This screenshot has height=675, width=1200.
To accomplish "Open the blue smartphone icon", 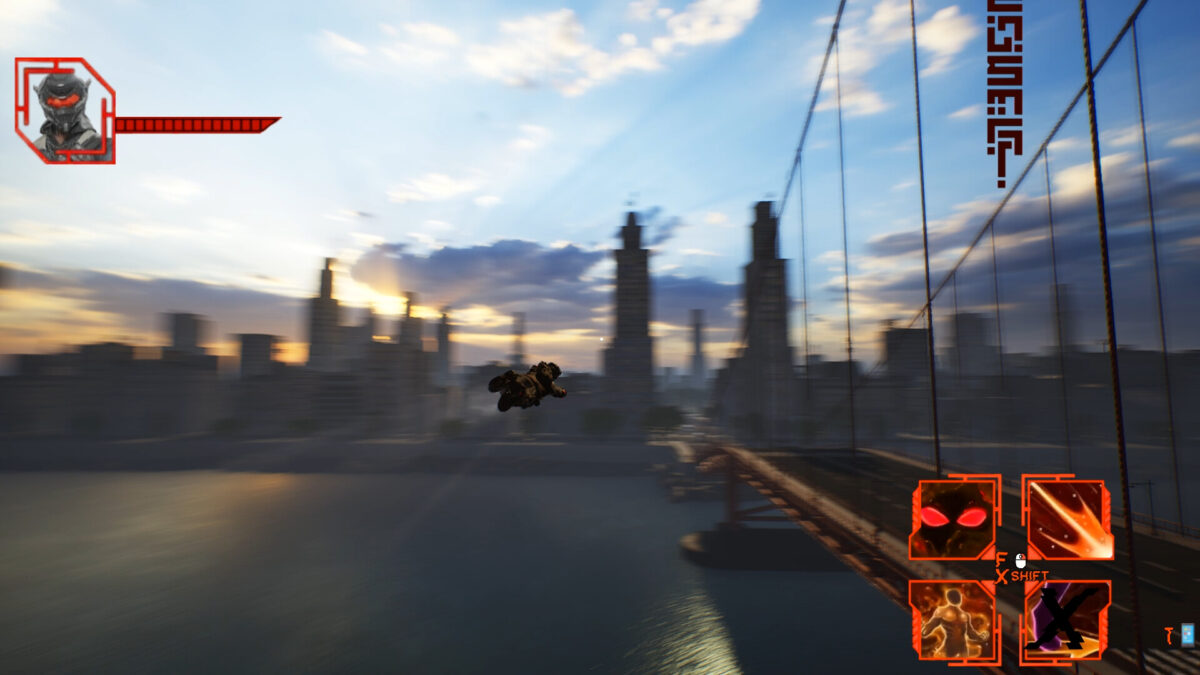I will (1187, 634).
